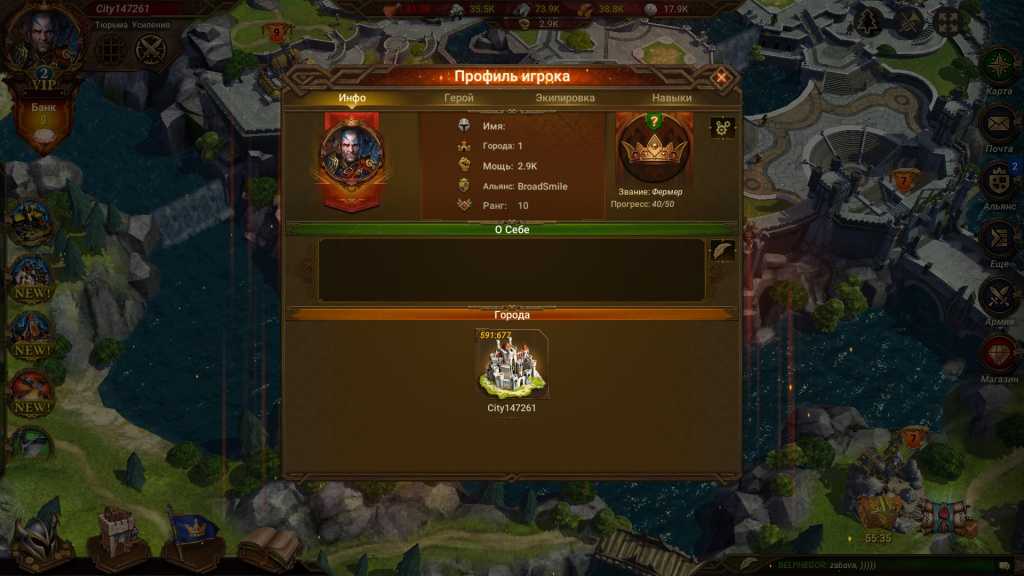Open profile settings gear icon
This screenshot has height=576, width=1024.
[x=722, y=128]
